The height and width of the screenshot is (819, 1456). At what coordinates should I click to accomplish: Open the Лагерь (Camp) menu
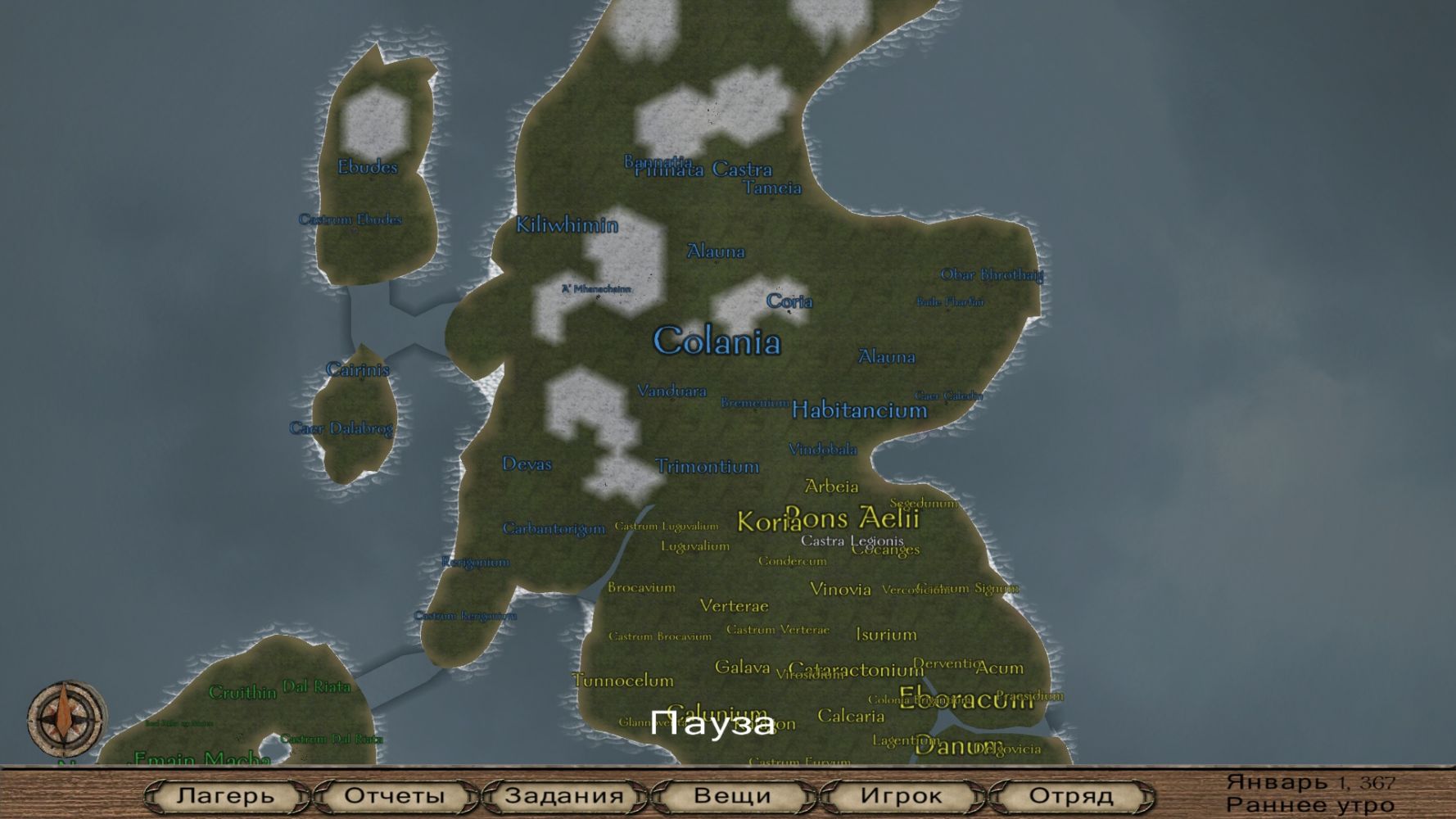pyautogui.click(x=226, y=795)
